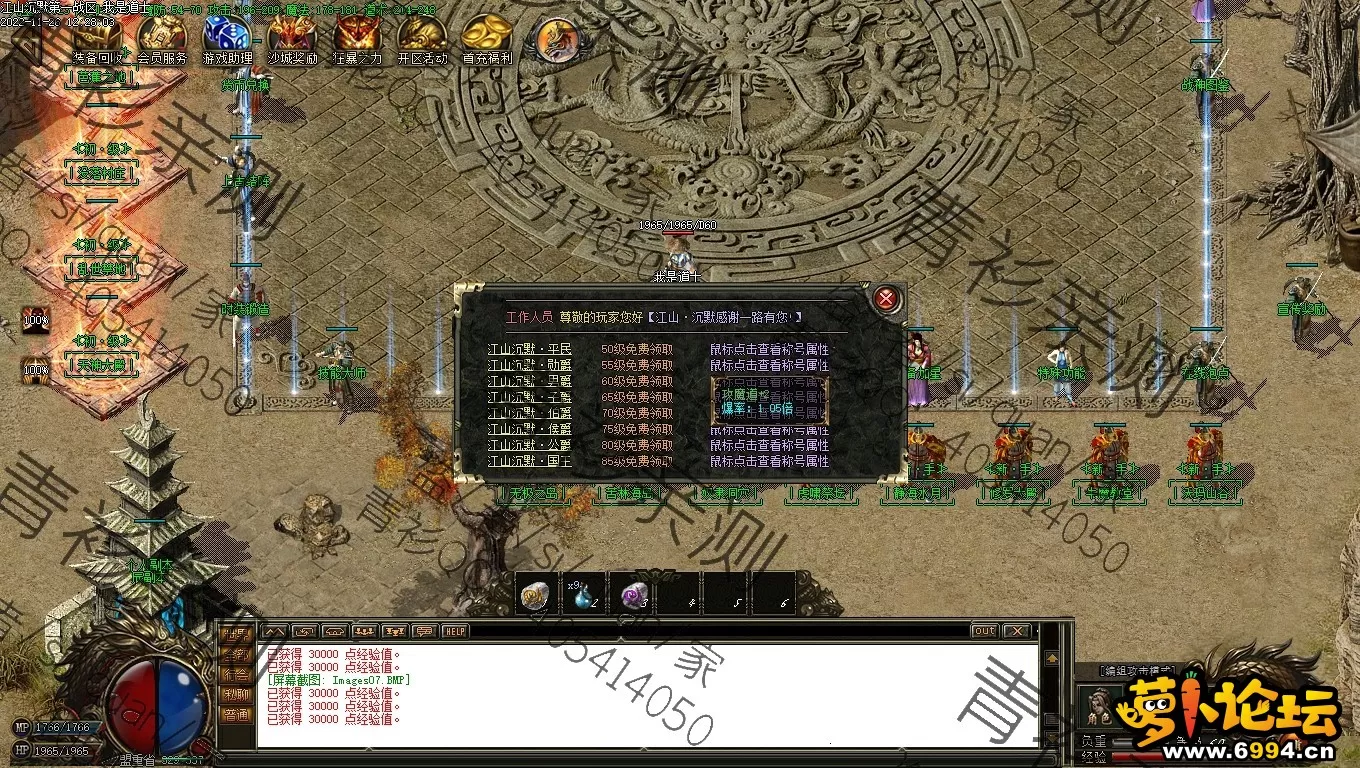Click the HELP button above chat
The height and width of the screenshot is (768, 1360).
click(x=455, y=631)
